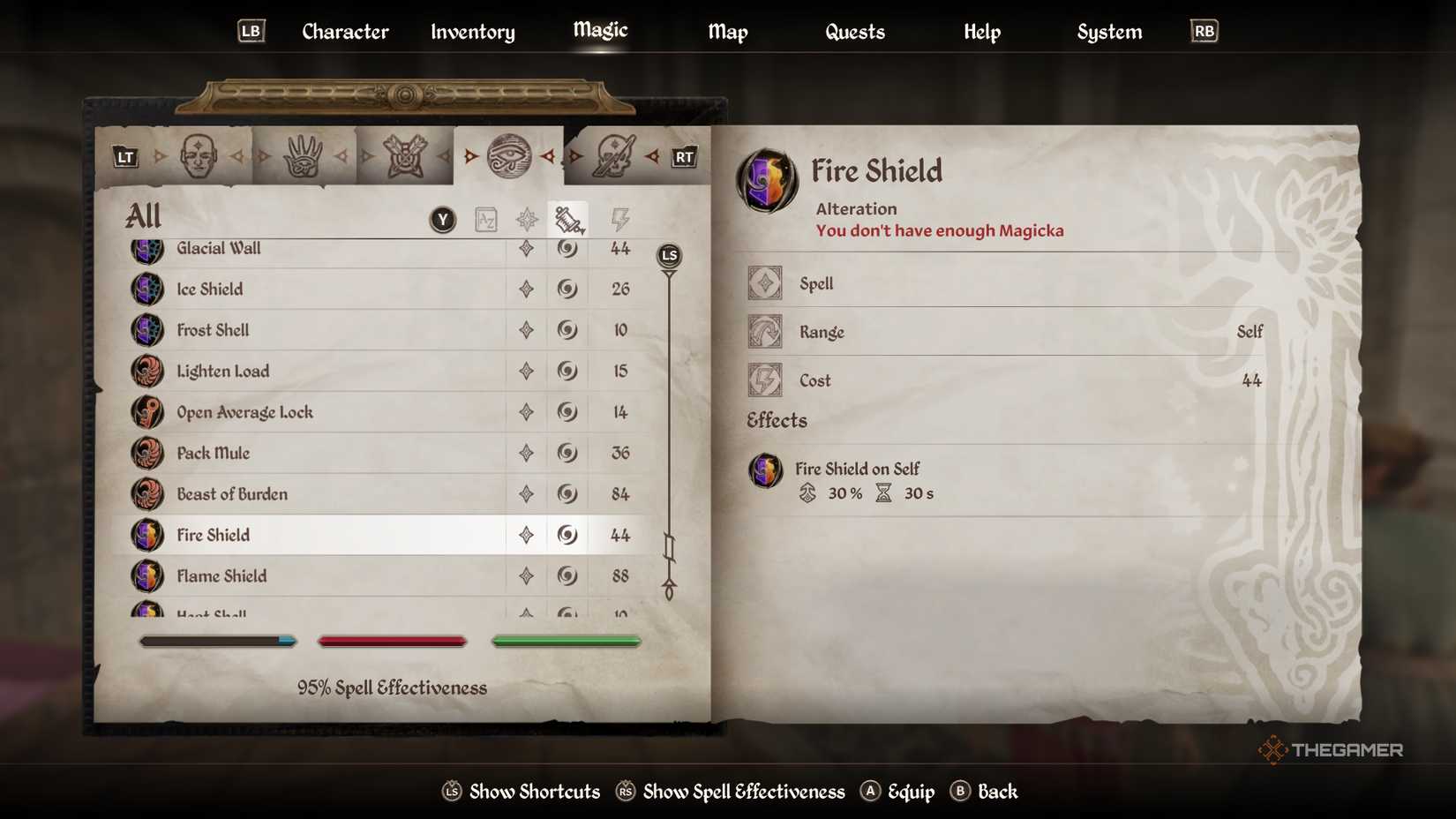The image size is (1456, 819).
Task: Sort spells by the lightning cost icon
Action: pyautogui.click(x=619, y=219)
